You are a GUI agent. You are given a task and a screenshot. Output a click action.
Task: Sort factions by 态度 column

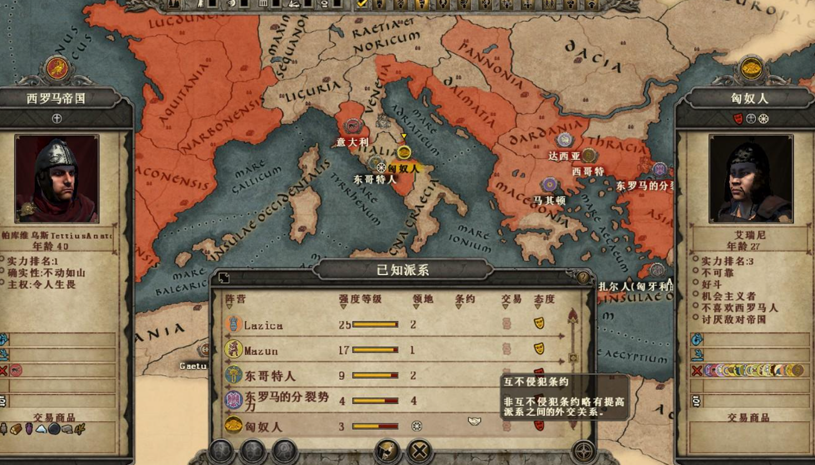click(x=544, y=299)
